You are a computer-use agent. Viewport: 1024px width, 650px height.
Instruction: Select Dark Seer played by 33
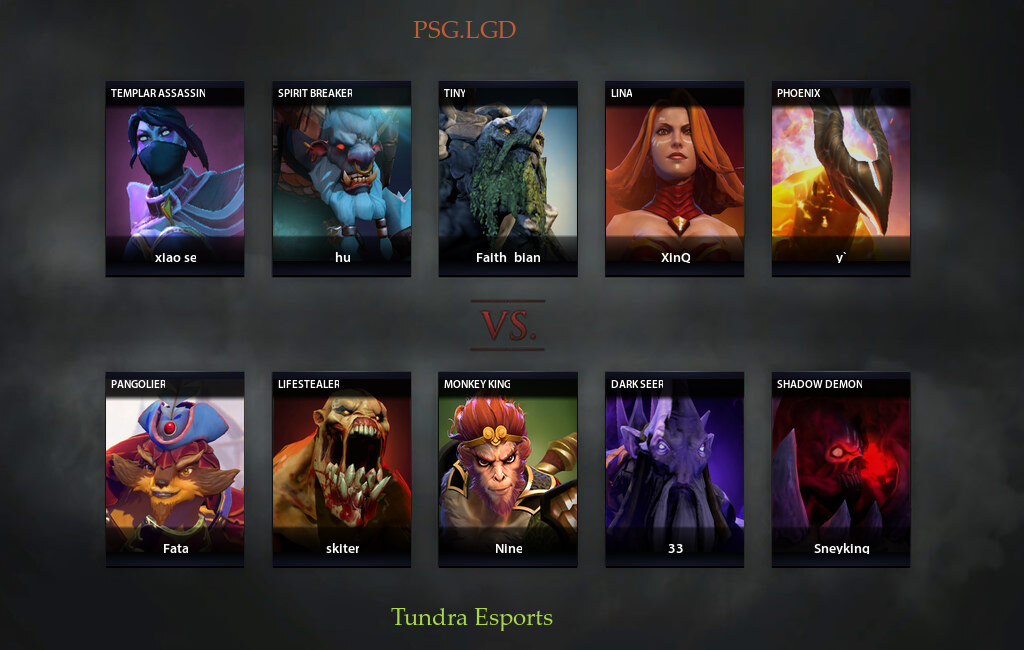point(675,469)
